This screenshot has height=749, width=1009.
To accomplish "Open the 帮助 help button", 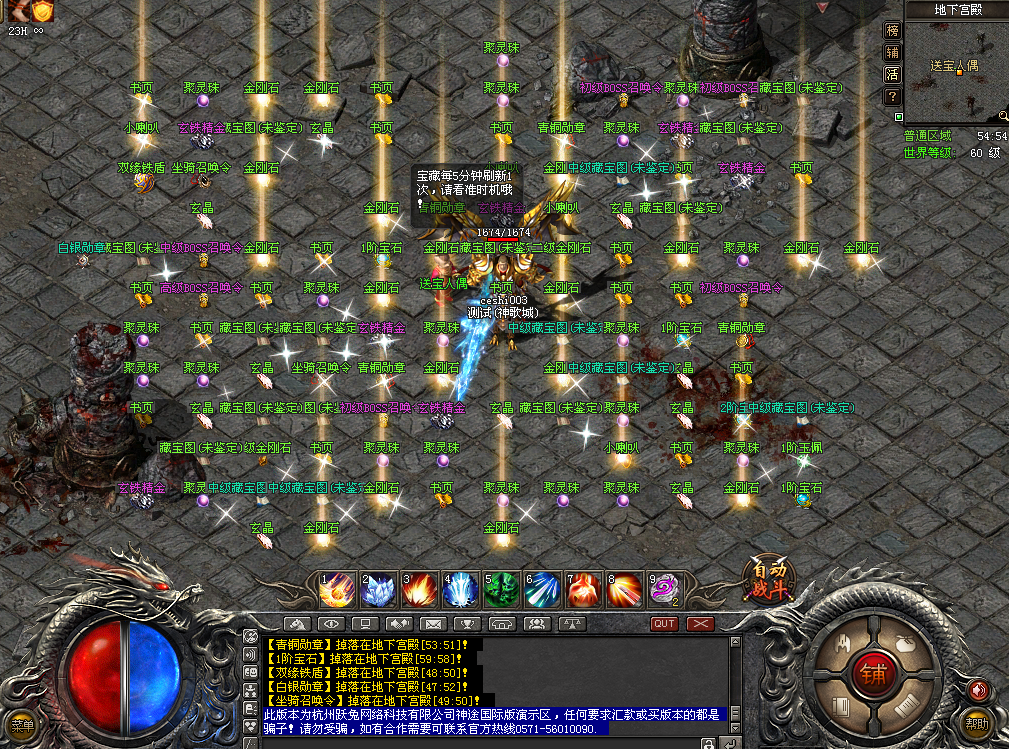I will (976, 722).
